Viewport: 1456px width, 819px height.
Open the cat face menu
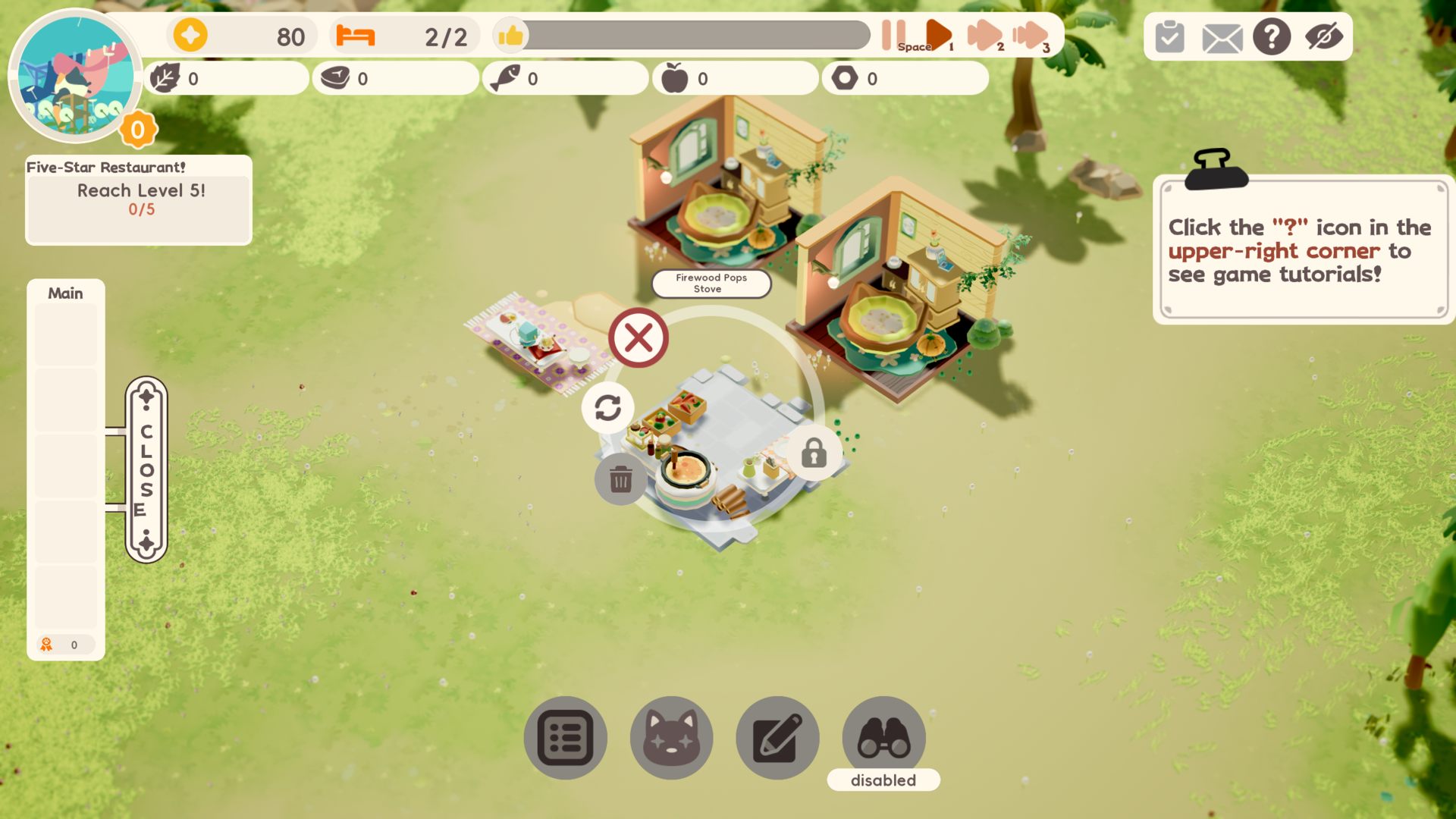671,738
